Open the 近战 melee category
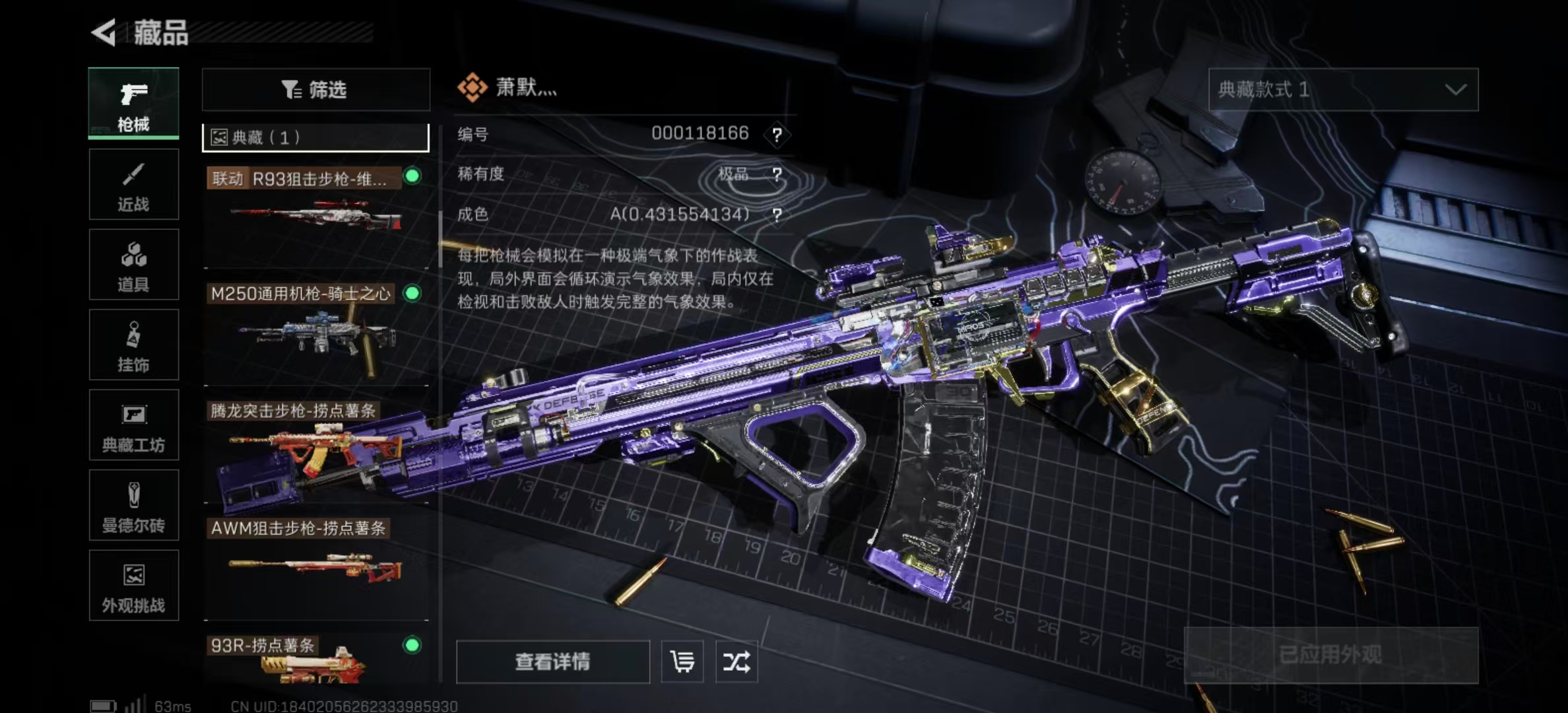Screen dimensions: 1568x713 tap(133, 184)
